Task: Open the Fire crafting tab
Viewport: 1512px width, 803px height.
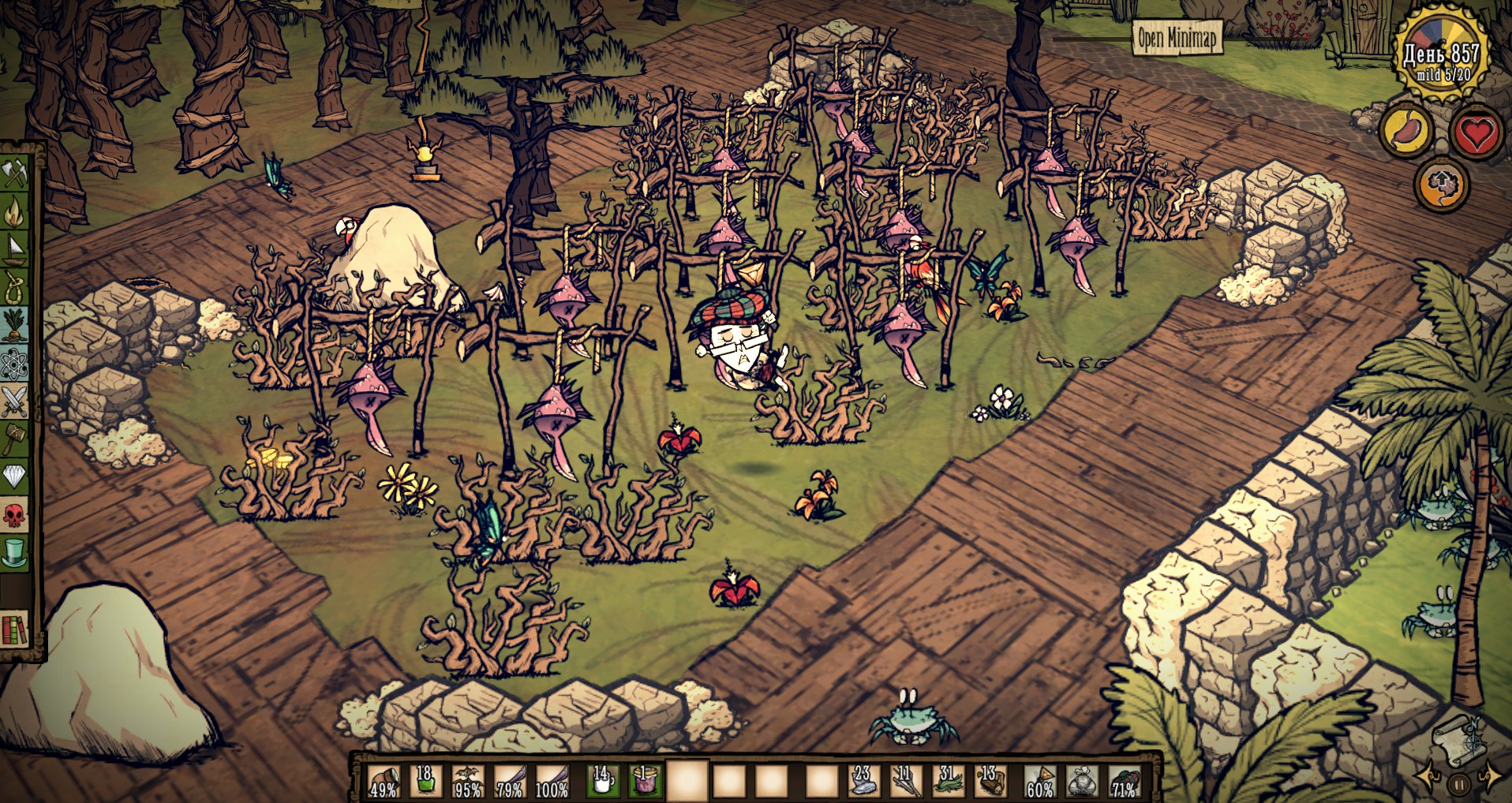Action: (15, 210)
